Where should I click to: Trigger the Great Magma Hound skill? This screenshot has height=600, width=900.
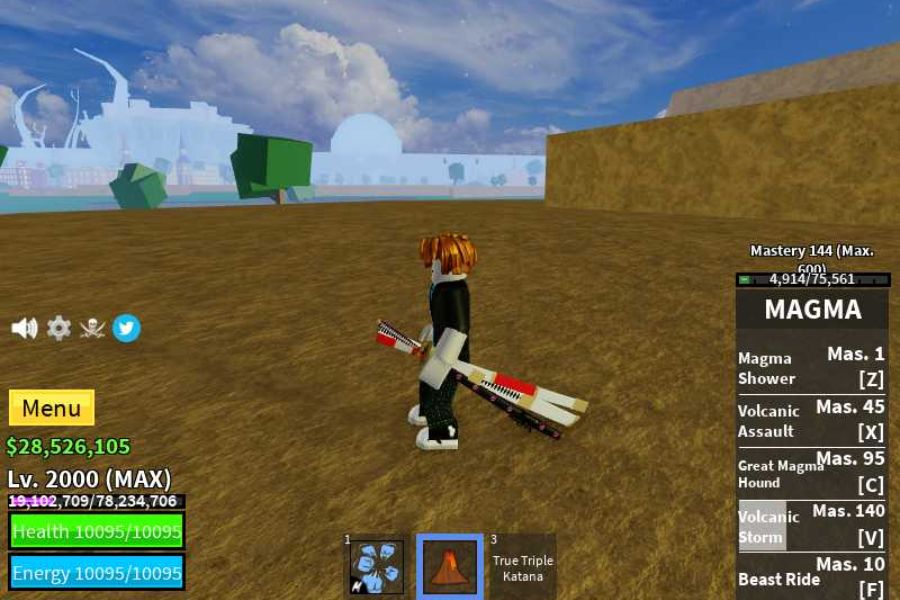click(811, 473)
